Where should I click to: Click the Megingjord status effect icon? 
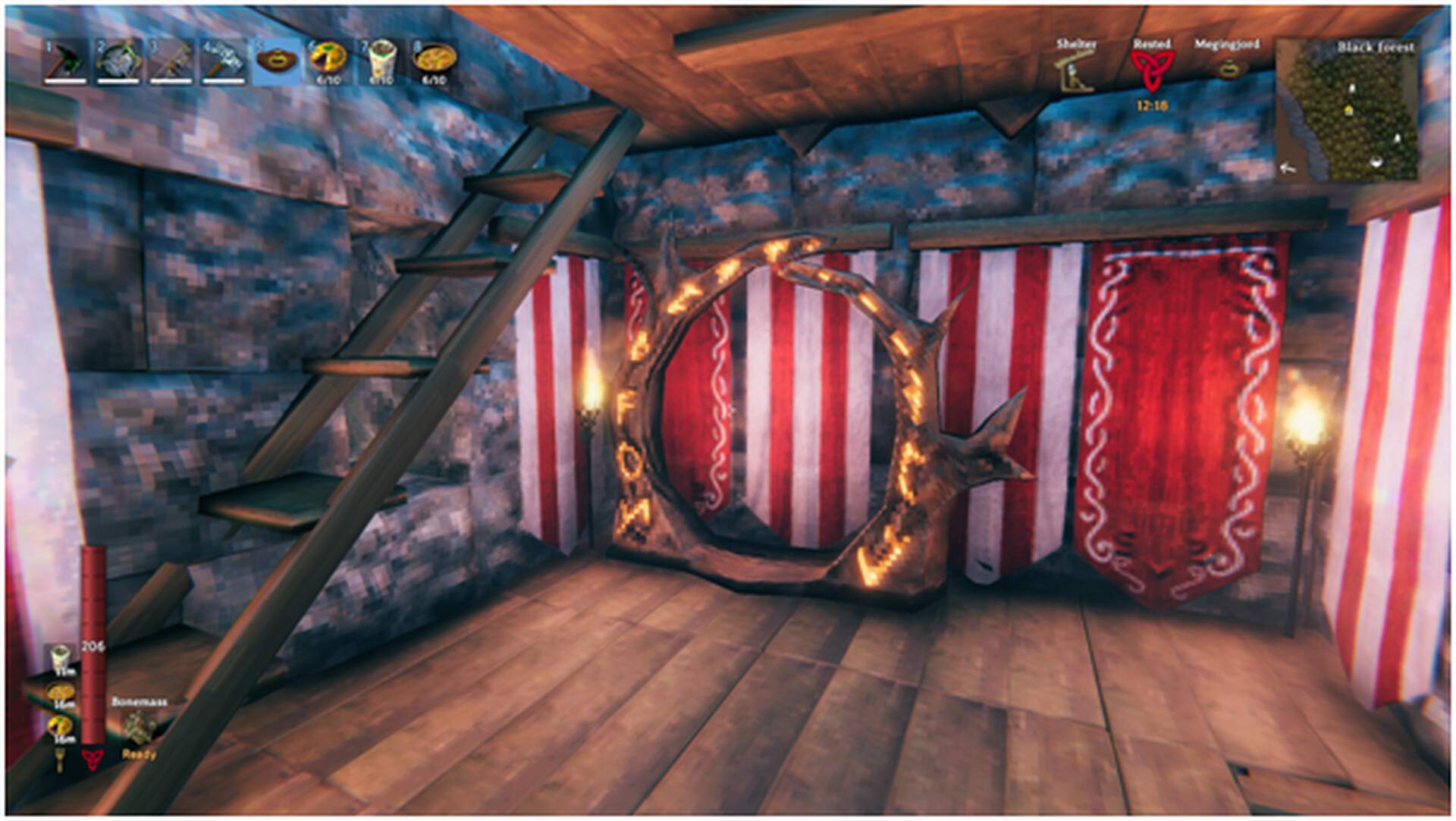pyautogui.click(x=1228, y=68)
